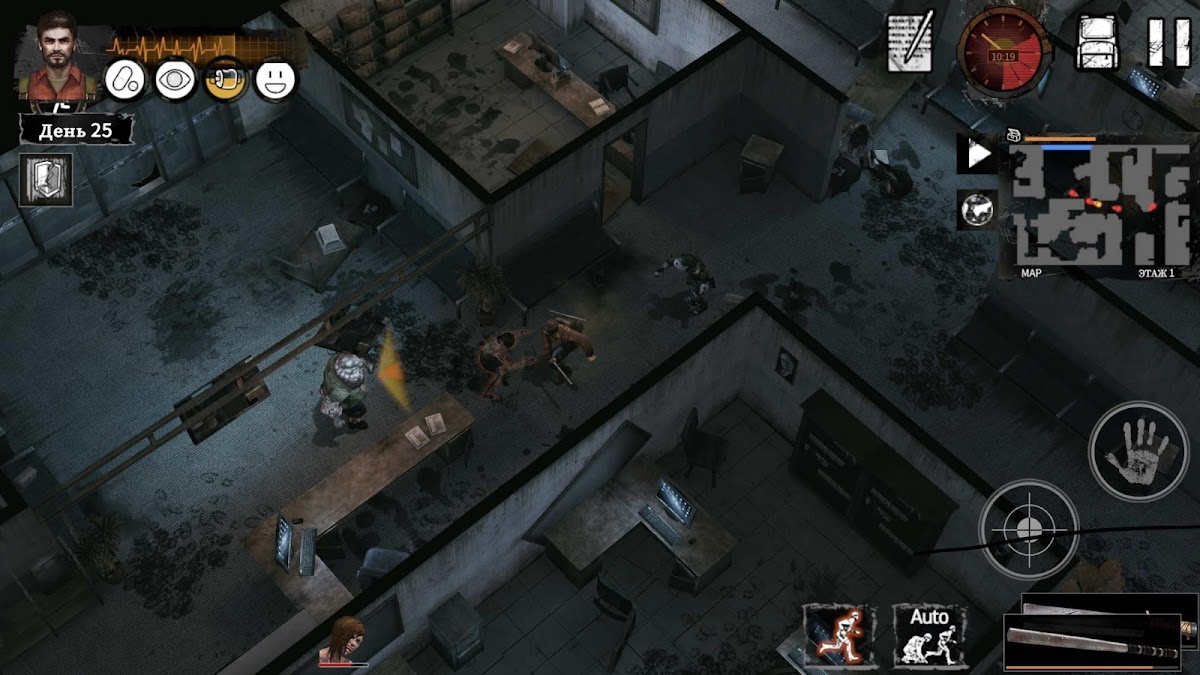This screenshot has height=675, width=1200.
Task: Click the white play arrow button
Action: pyautogui.click(x=977, y=155)
